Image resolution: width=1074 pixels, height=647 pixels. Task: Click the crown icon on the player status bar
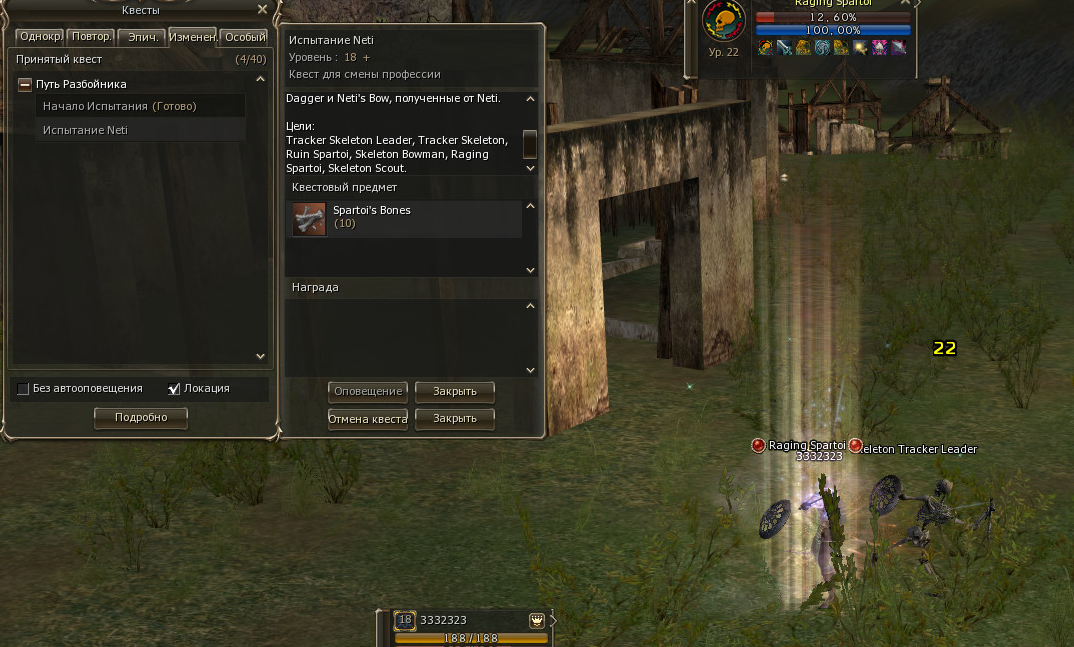[537, 620]
